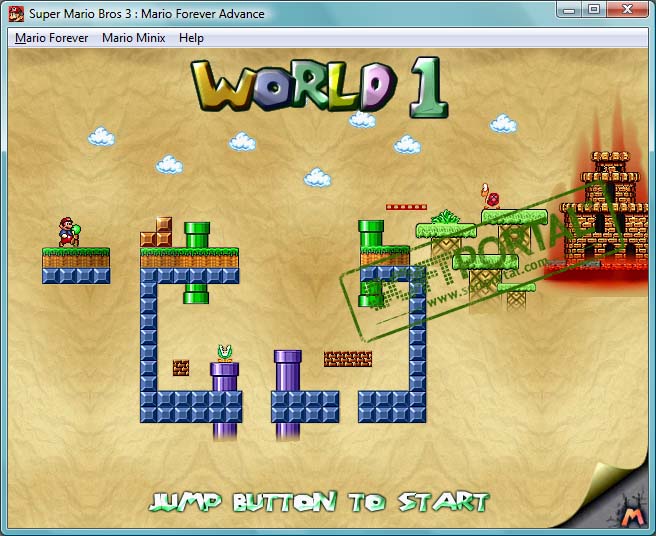Open the Mario Forever menu
This screenshot has width=656, height=536.
(x=52, y=38)
